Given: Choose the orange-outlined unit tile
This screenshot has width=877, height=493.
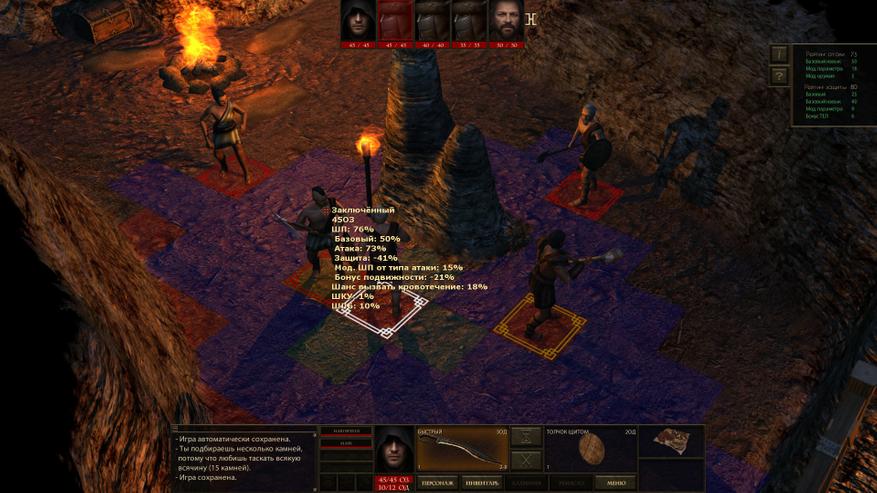Looking at the screenshot, I should click(x=541, y=325).
